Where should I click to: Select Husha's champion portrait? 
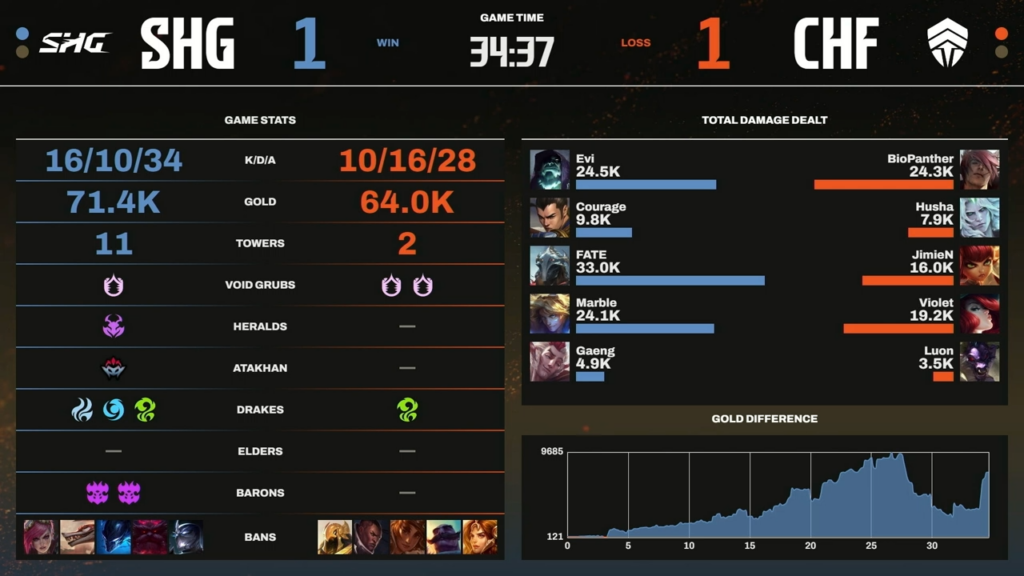point(979,217)
